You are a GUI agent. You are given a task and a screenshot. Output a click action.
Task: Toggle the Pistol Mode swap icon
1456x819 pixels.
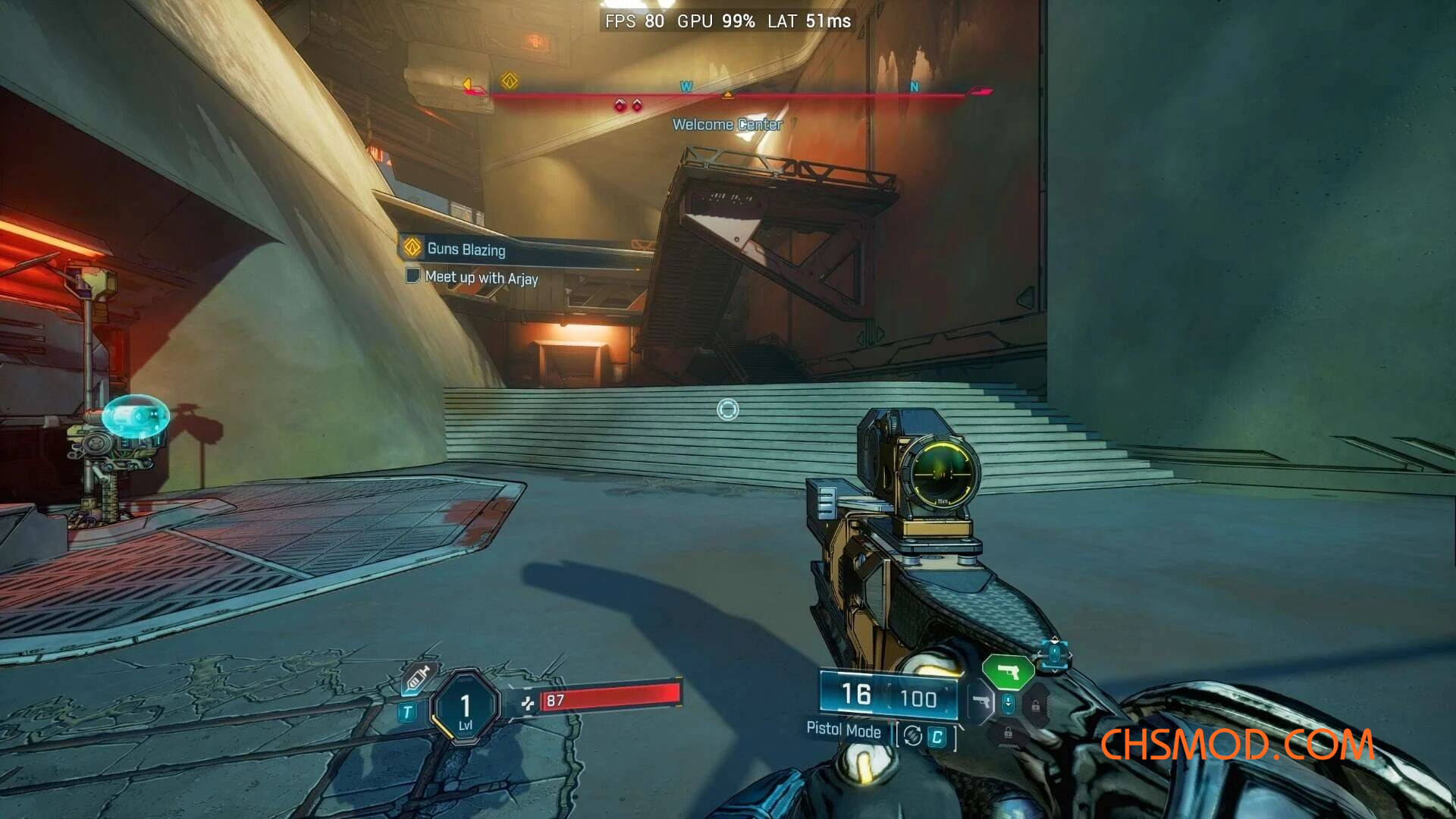point(913,736)
